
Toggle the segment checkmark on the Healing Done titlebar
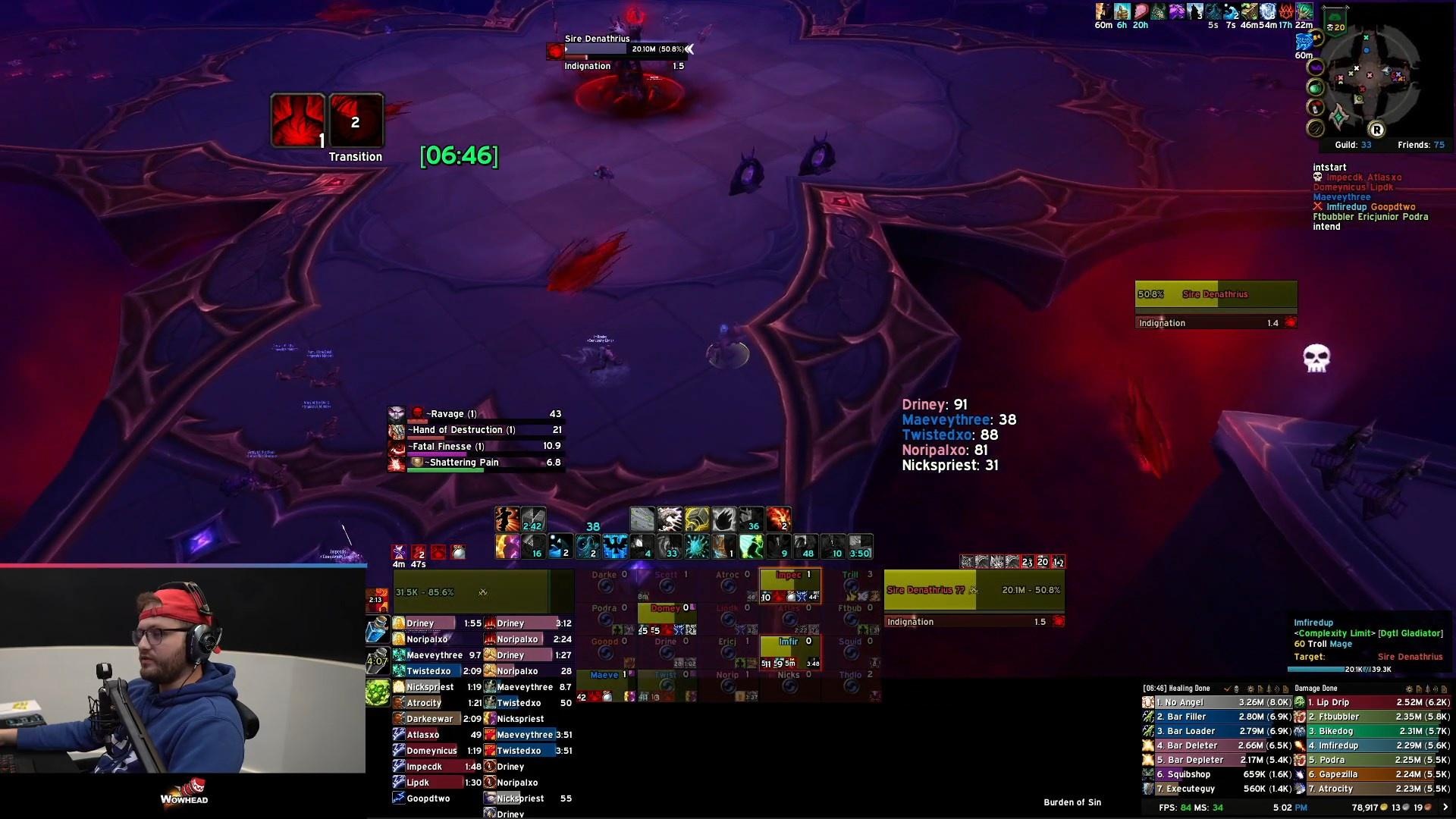click(1227, 689)
